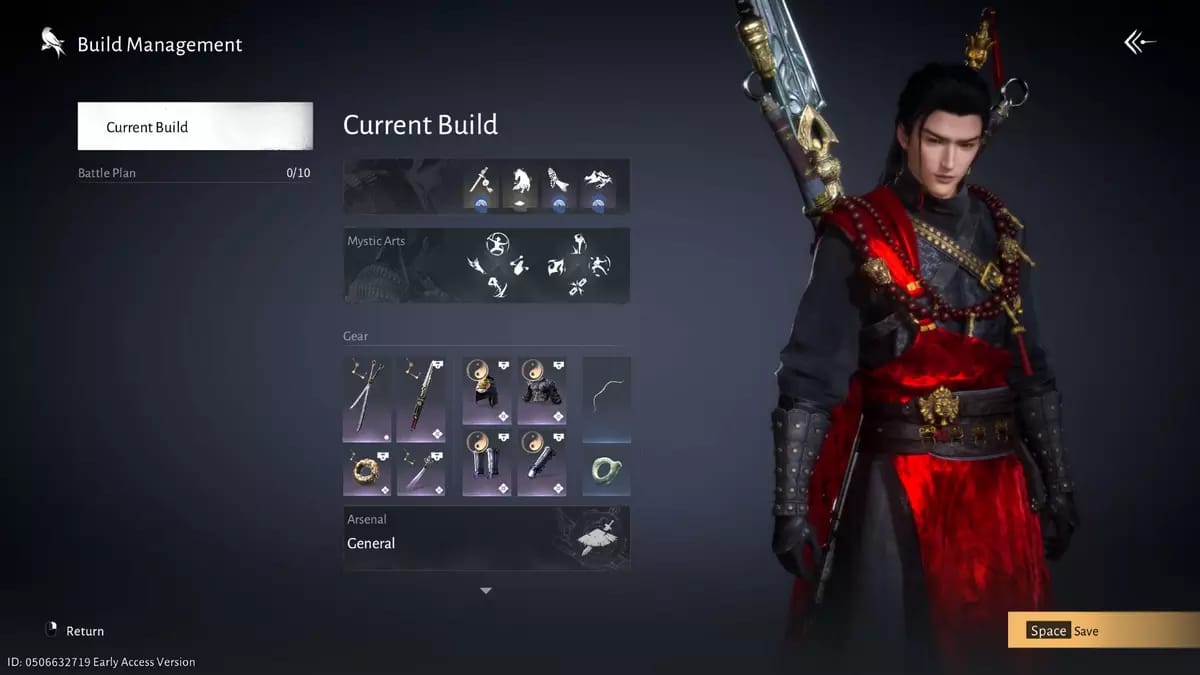
Task: Select the leg greaves armor slot
Action: (x=487, y=463)
